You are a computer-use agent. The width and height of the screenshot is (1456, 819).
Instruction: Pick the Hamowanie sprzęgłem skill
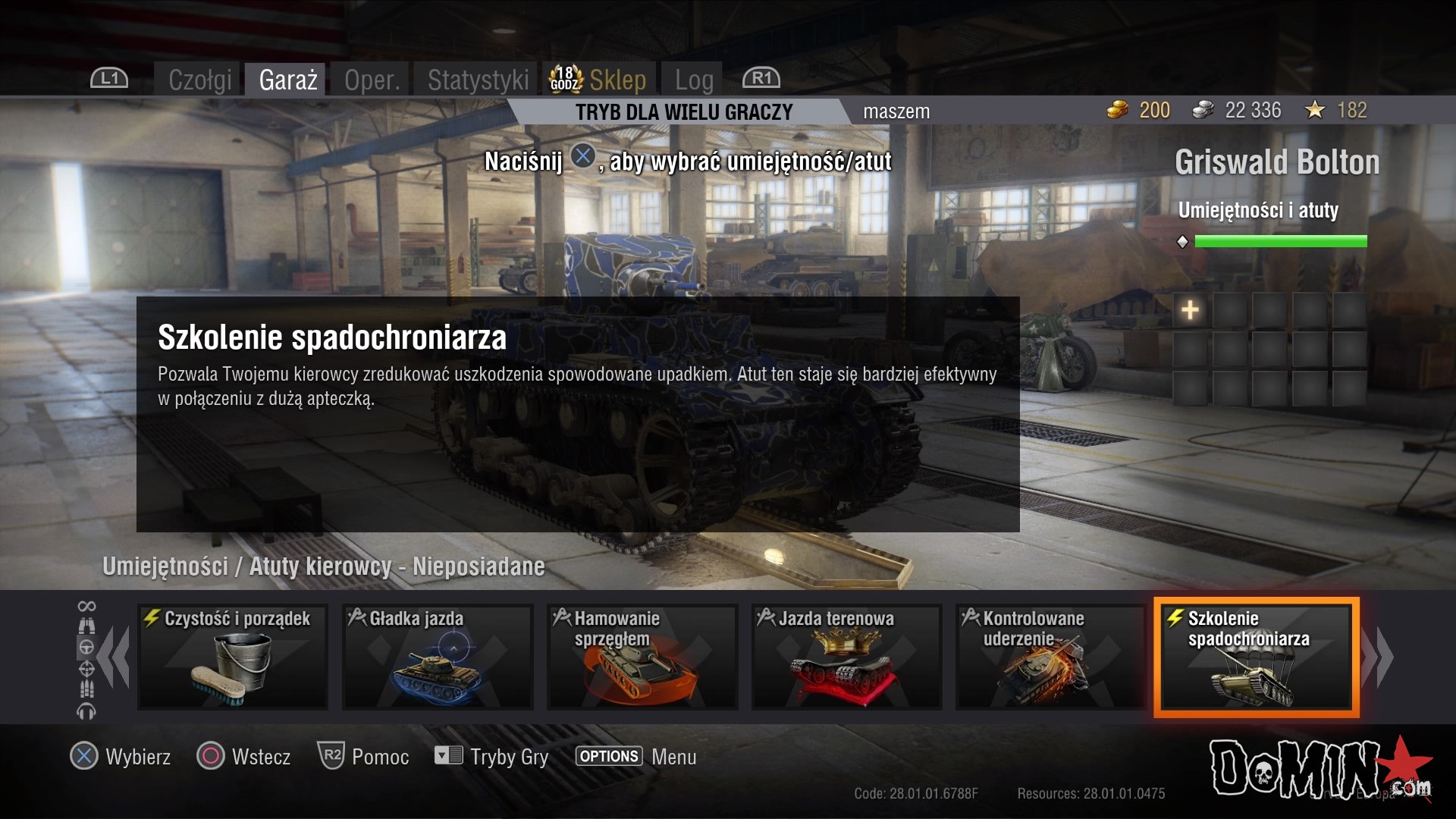click(x=642, y=657)
